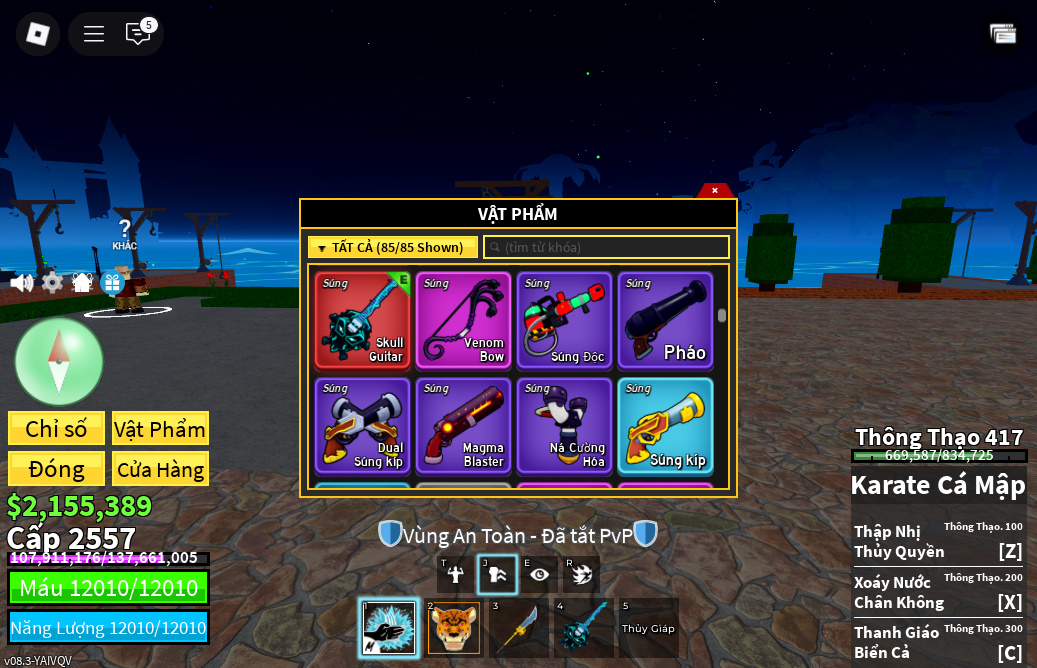Equip the Thủy Giáp hotbar slot

coord(648,628)
